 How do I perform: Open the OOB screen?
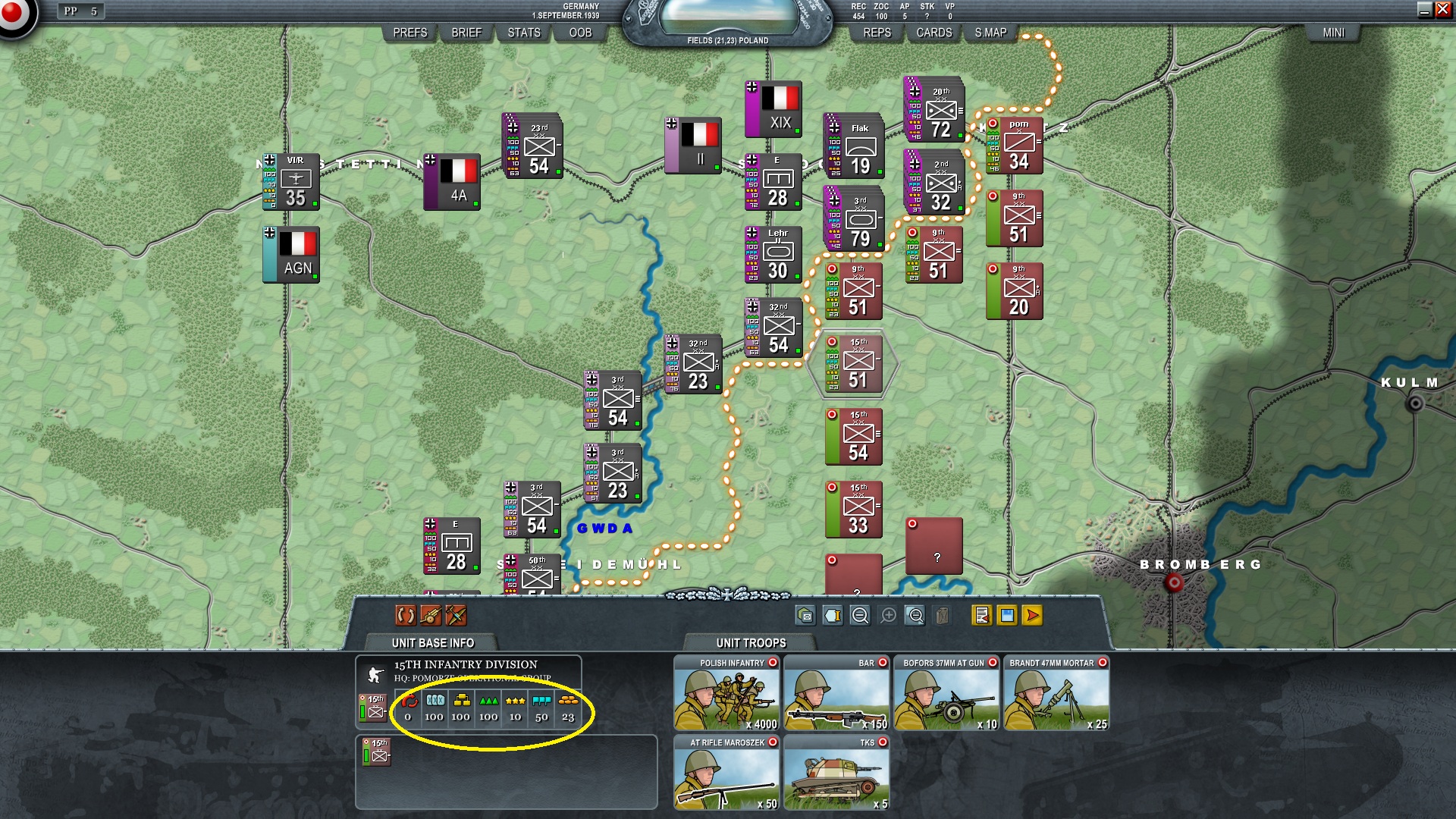pos(579,33)
